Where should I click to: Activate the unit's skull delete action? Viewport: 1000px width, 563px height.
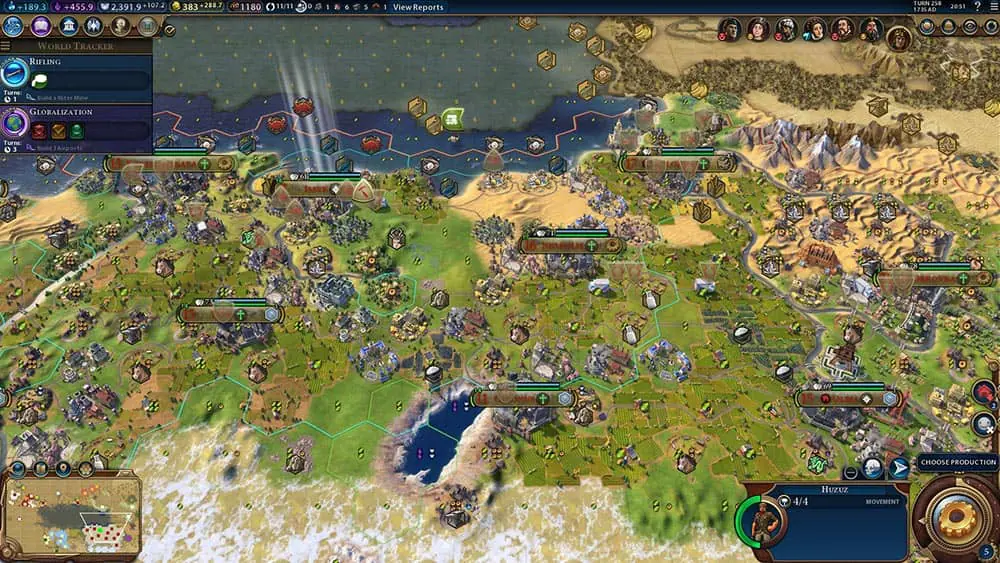click(x=872, y=468)
